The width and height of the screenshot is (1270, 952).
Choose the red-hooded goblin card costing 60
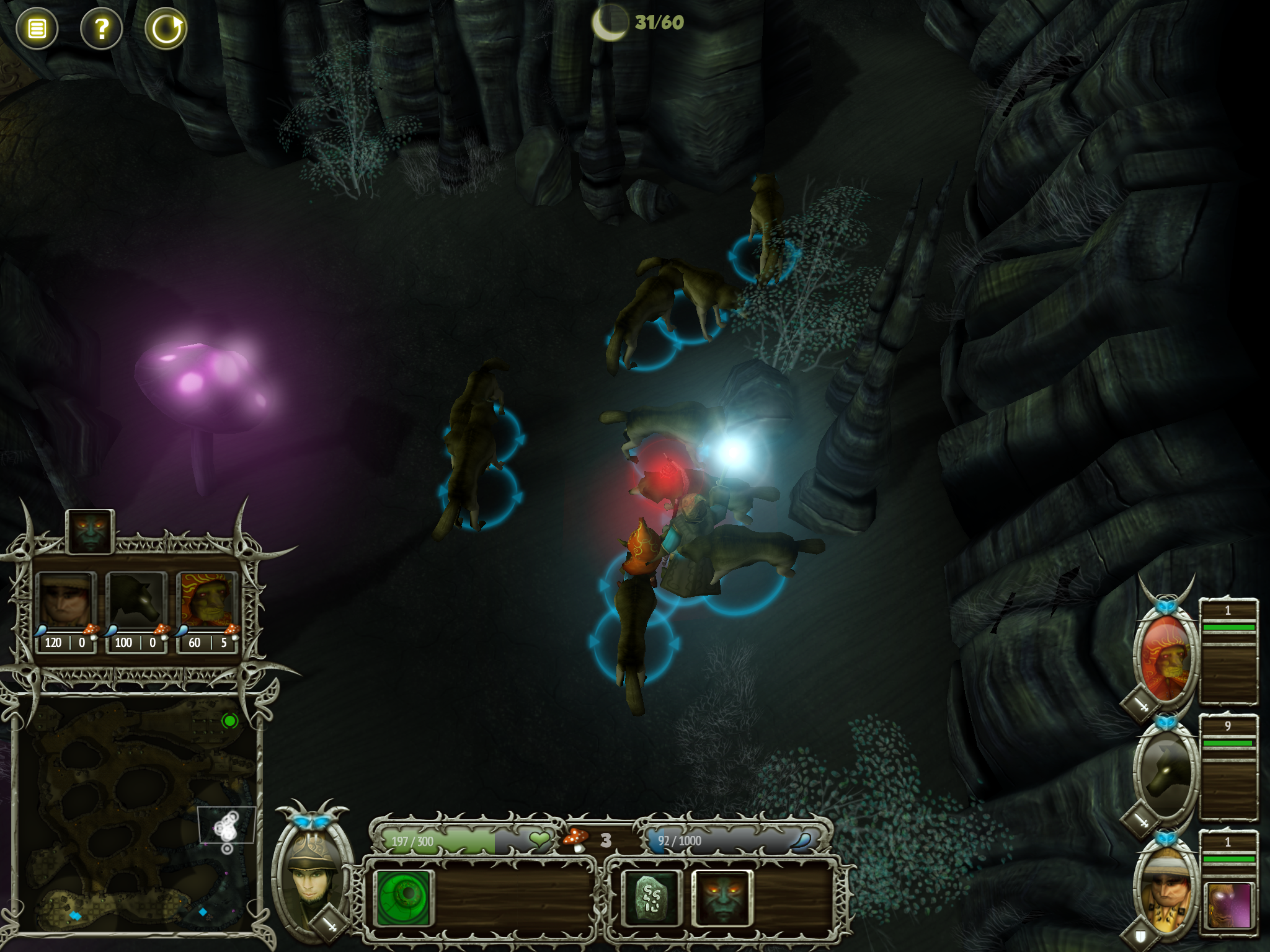[207, 609]
